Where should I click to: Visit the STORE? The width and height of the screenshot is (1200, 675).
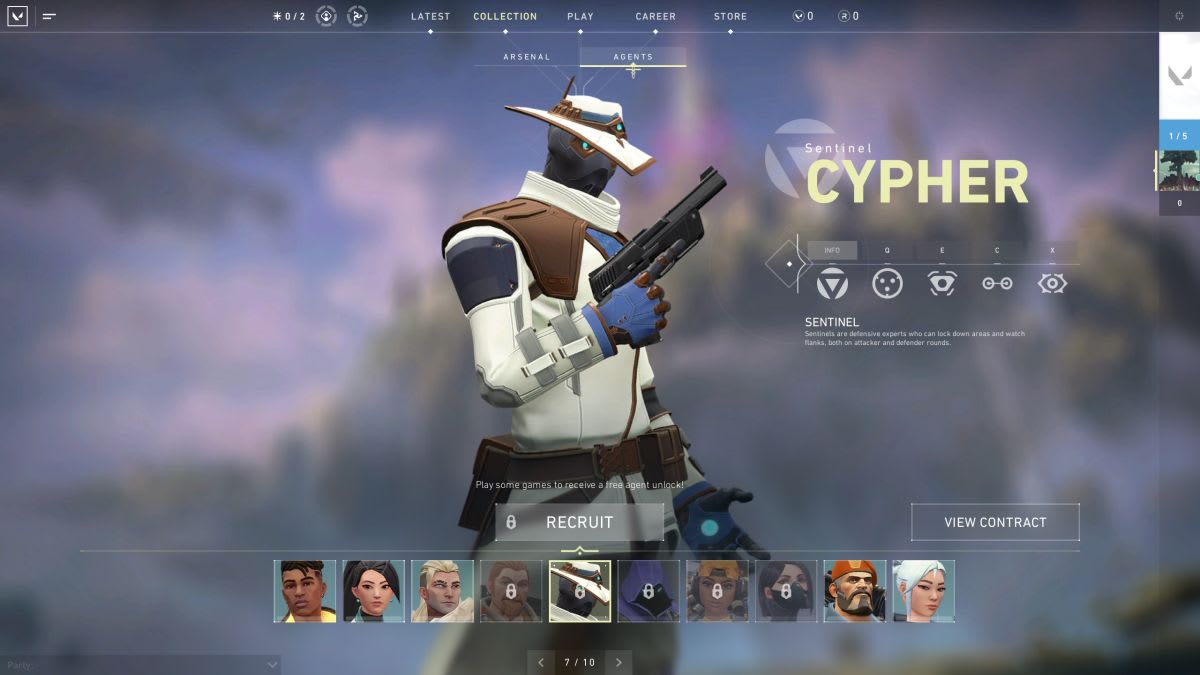tap(730, 16)
